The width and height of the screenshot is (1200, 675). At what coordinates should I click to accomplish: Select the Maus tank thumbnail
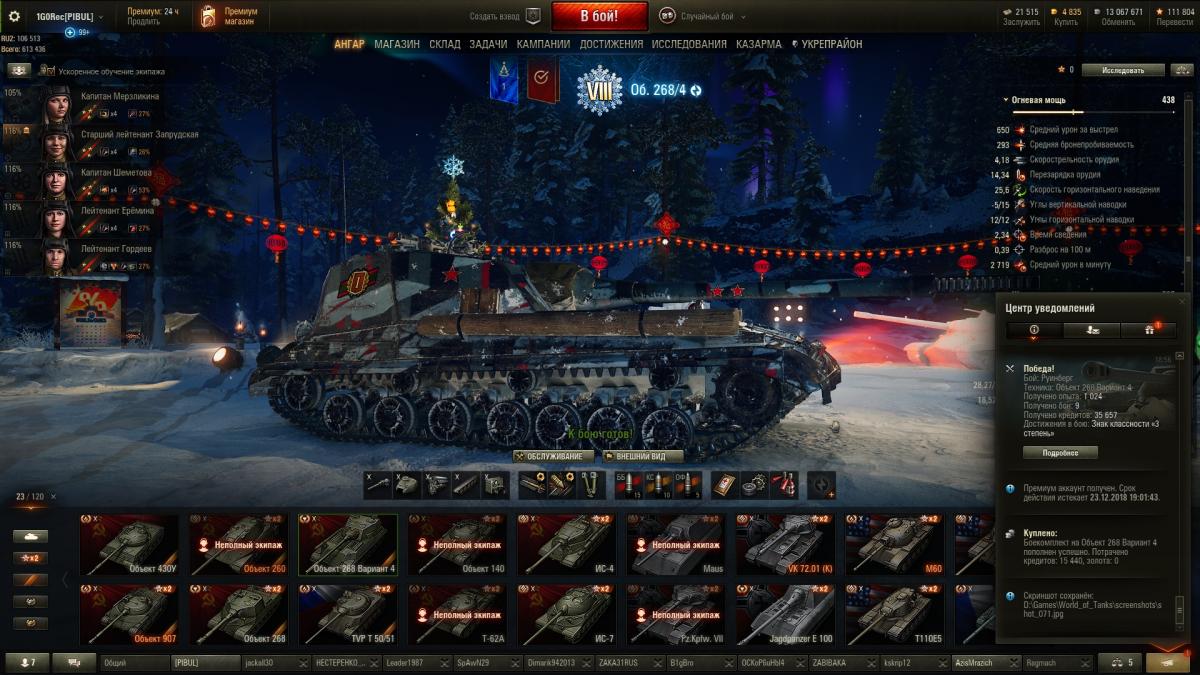[x=676, y=545]
